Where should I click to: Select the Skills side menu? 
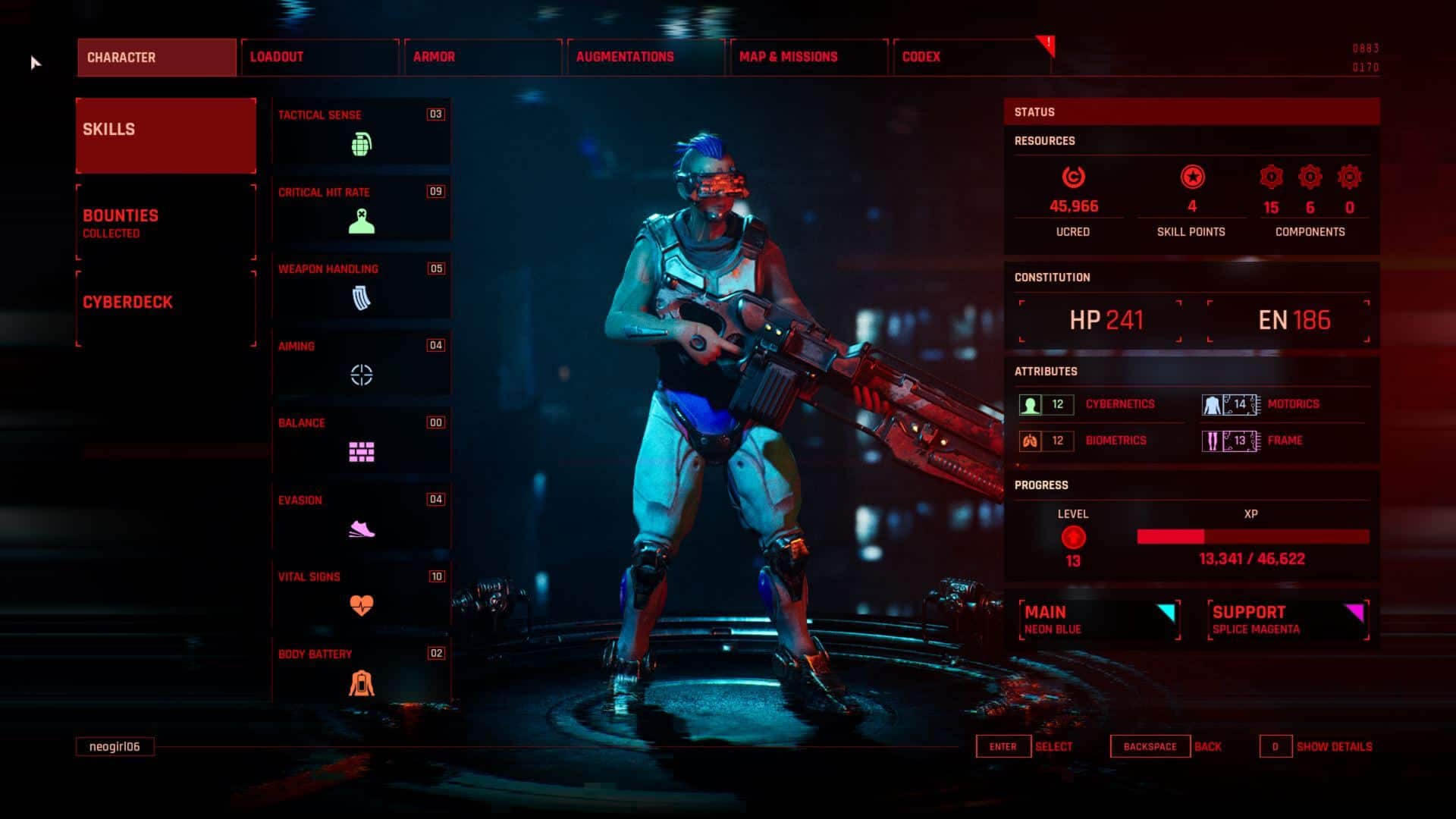pyautogui.click(x=165, y=135)
